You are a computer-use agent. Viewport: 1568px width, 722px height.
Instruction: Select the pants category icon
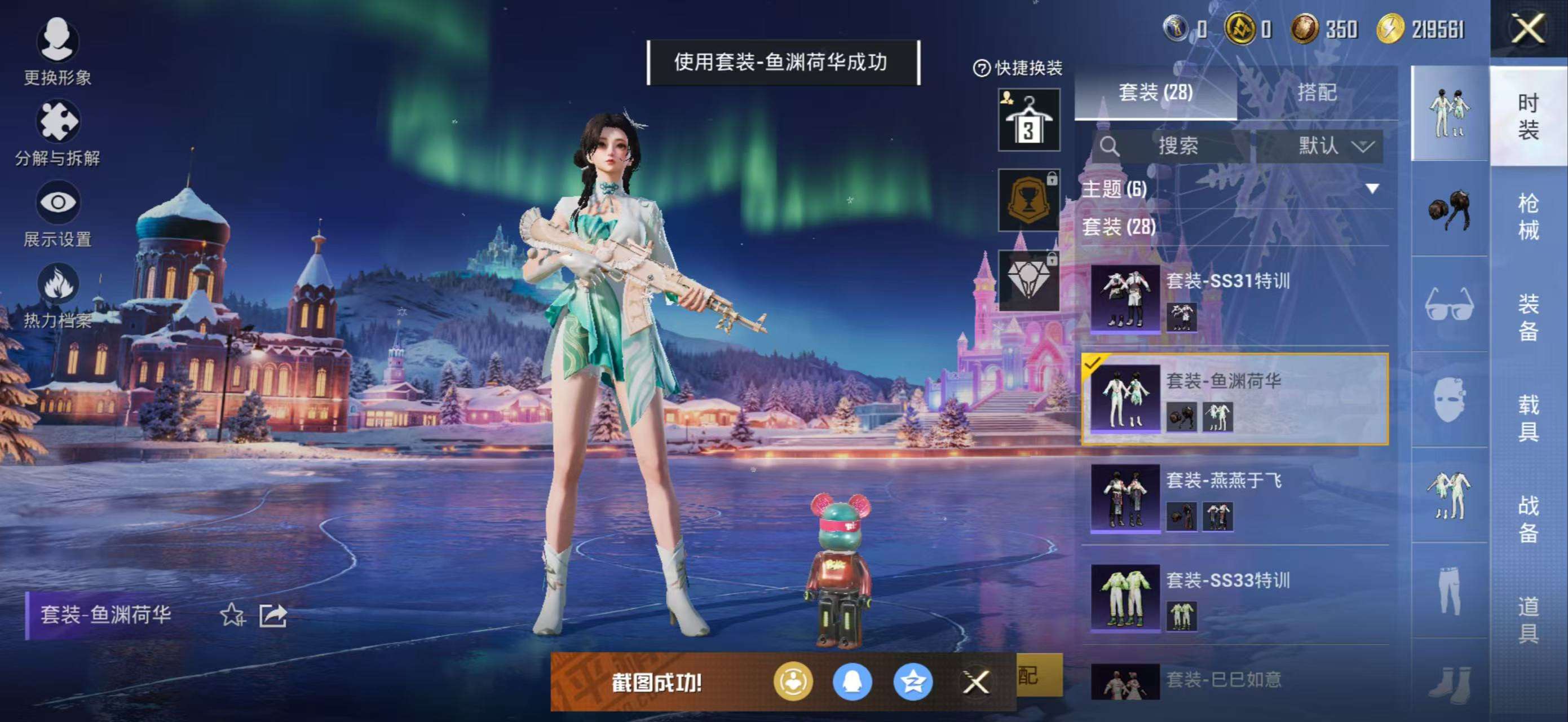(x=1451, y=591)
